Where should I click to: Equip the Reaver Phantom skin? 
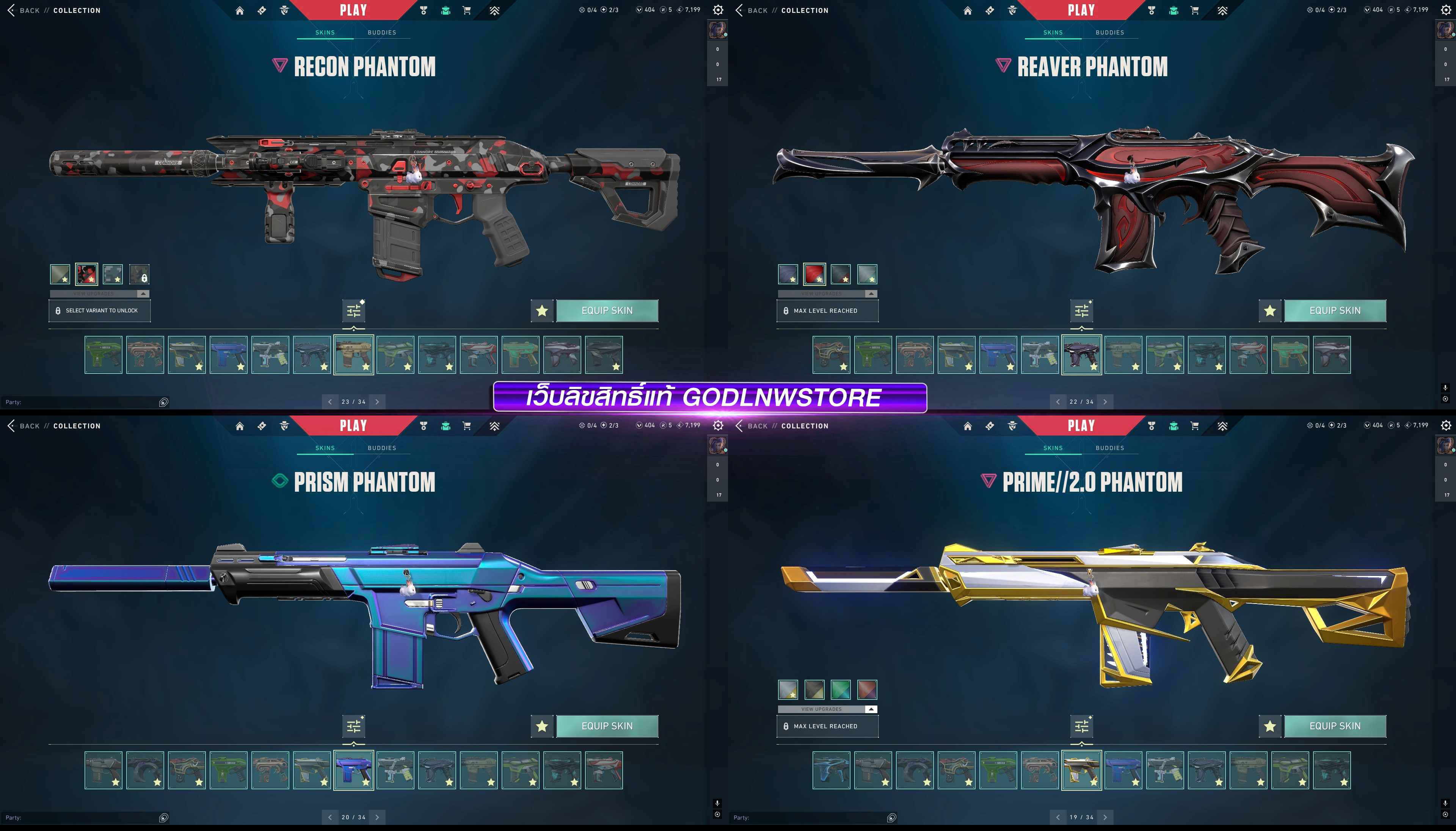(x=1334, y=310)
